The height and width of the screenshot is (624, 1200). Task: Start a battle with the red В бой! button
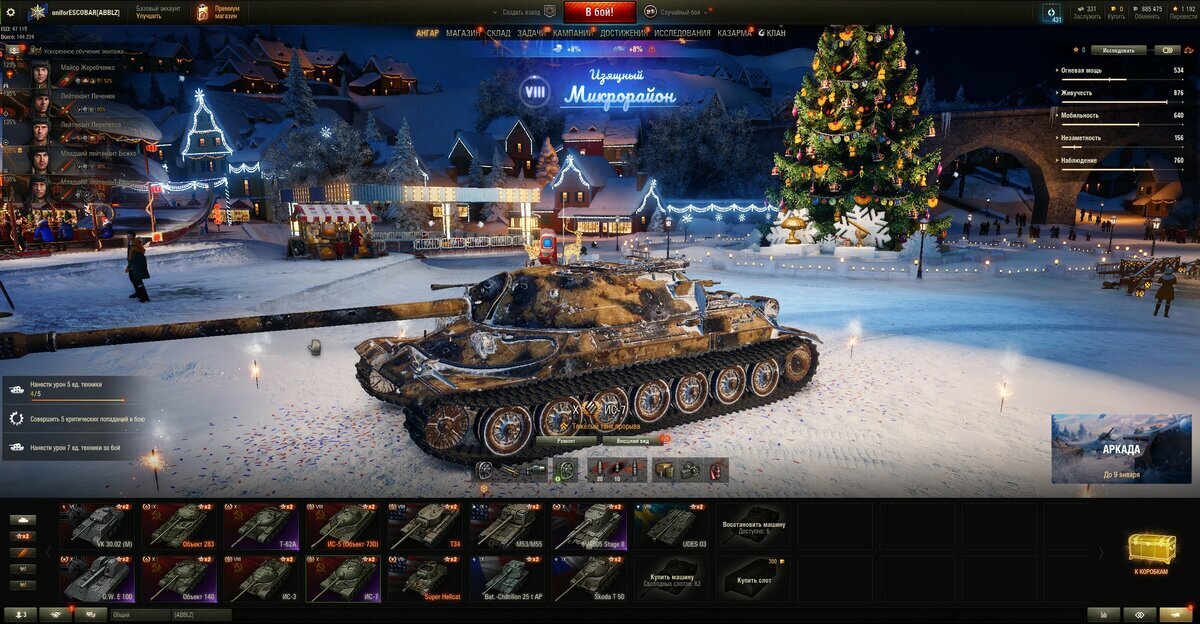600,12
